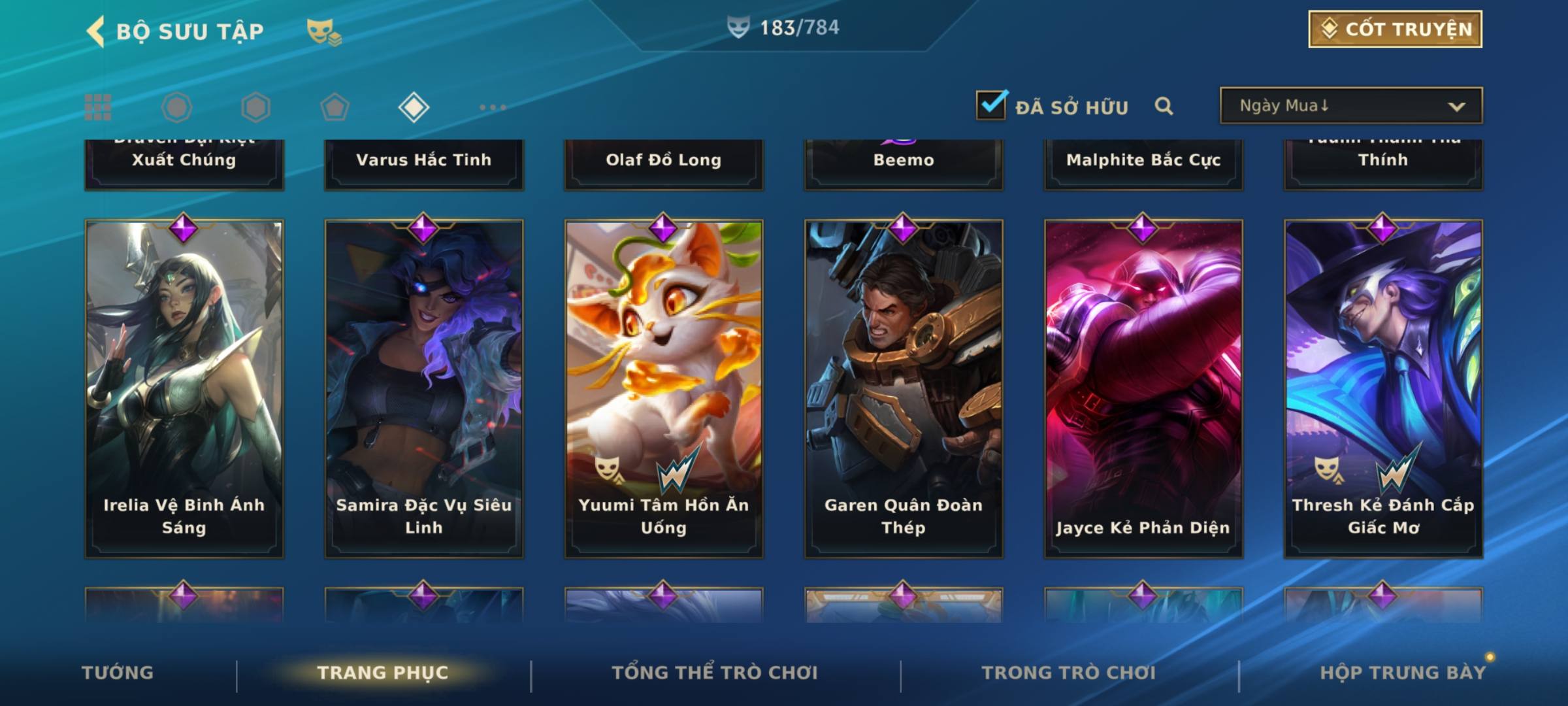Show more filters with the three dots
The height and width of the screenshot is (706, 1568).
pos(493,107)
